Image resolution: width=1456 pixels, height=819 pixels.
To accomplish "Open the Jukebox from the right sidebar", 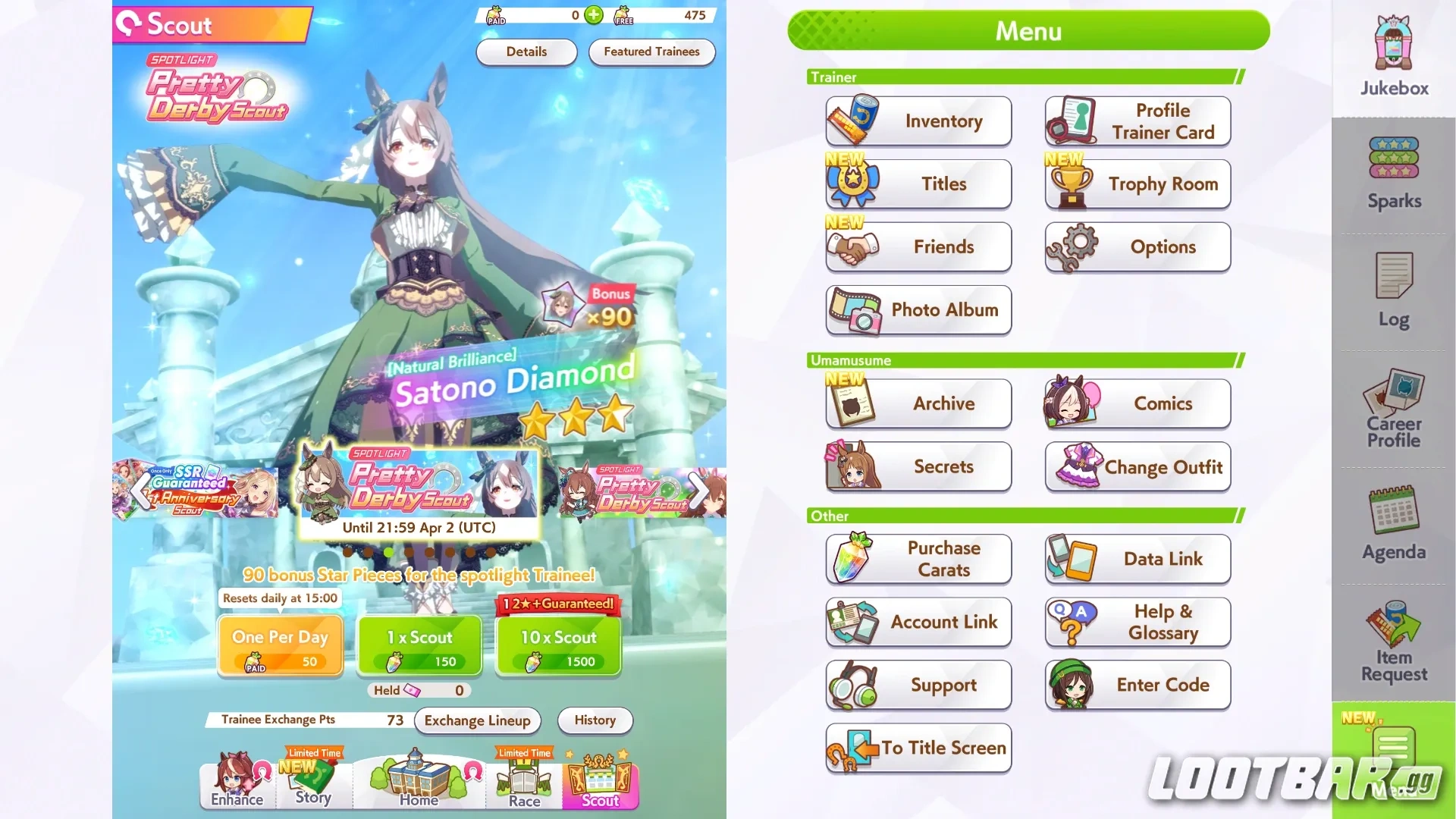I will tap(1392, 53).
